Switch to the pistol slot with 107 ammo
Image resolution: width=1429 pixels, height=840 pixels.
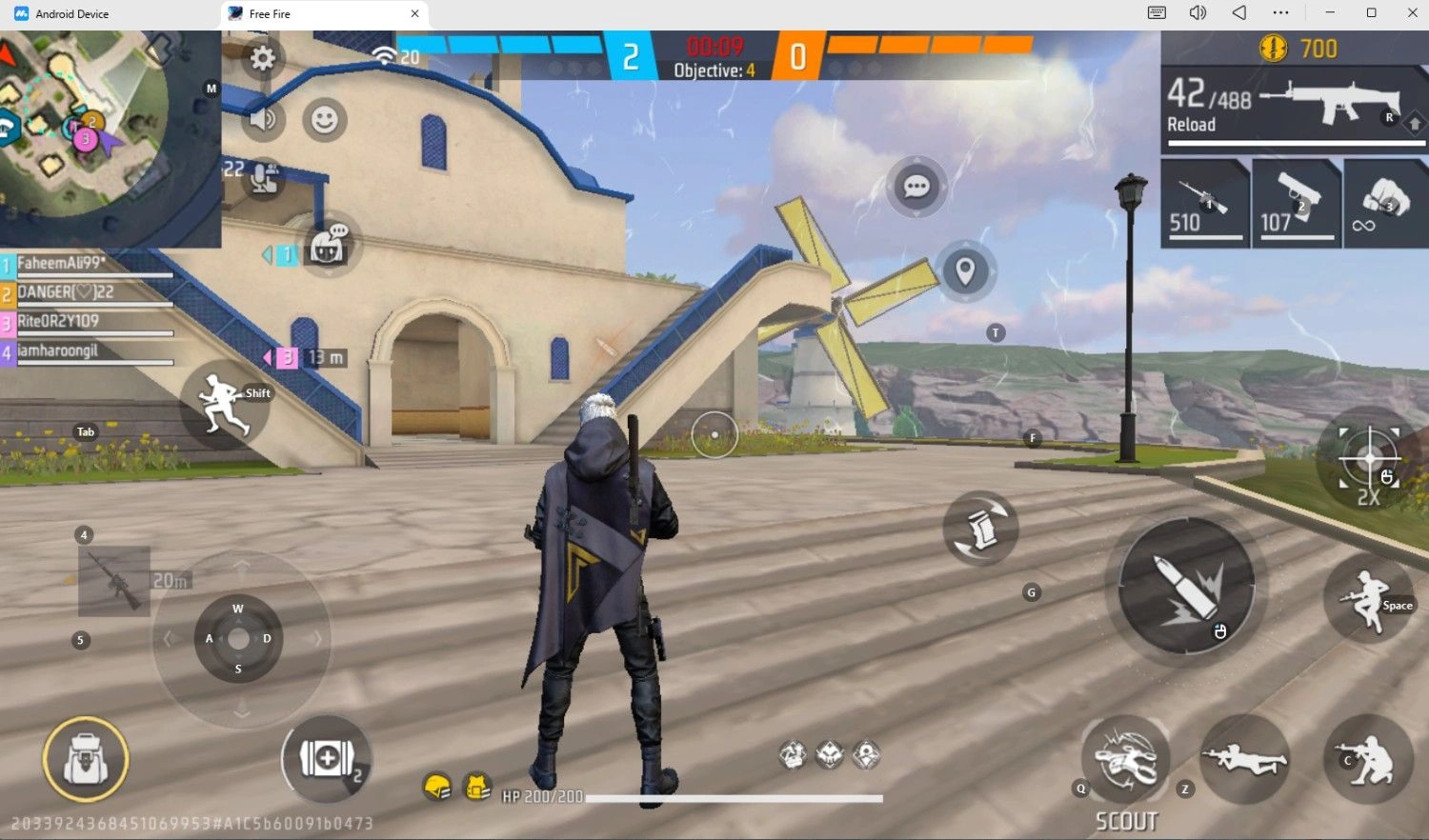(1297, 205)
